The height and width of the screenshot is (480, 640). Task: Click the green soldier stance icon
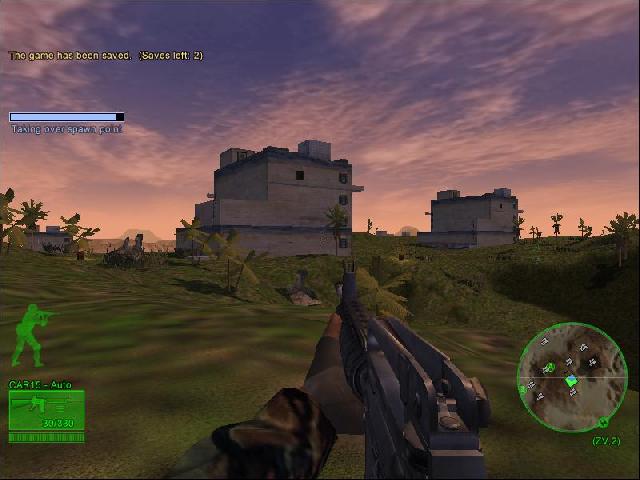[30, 334]
